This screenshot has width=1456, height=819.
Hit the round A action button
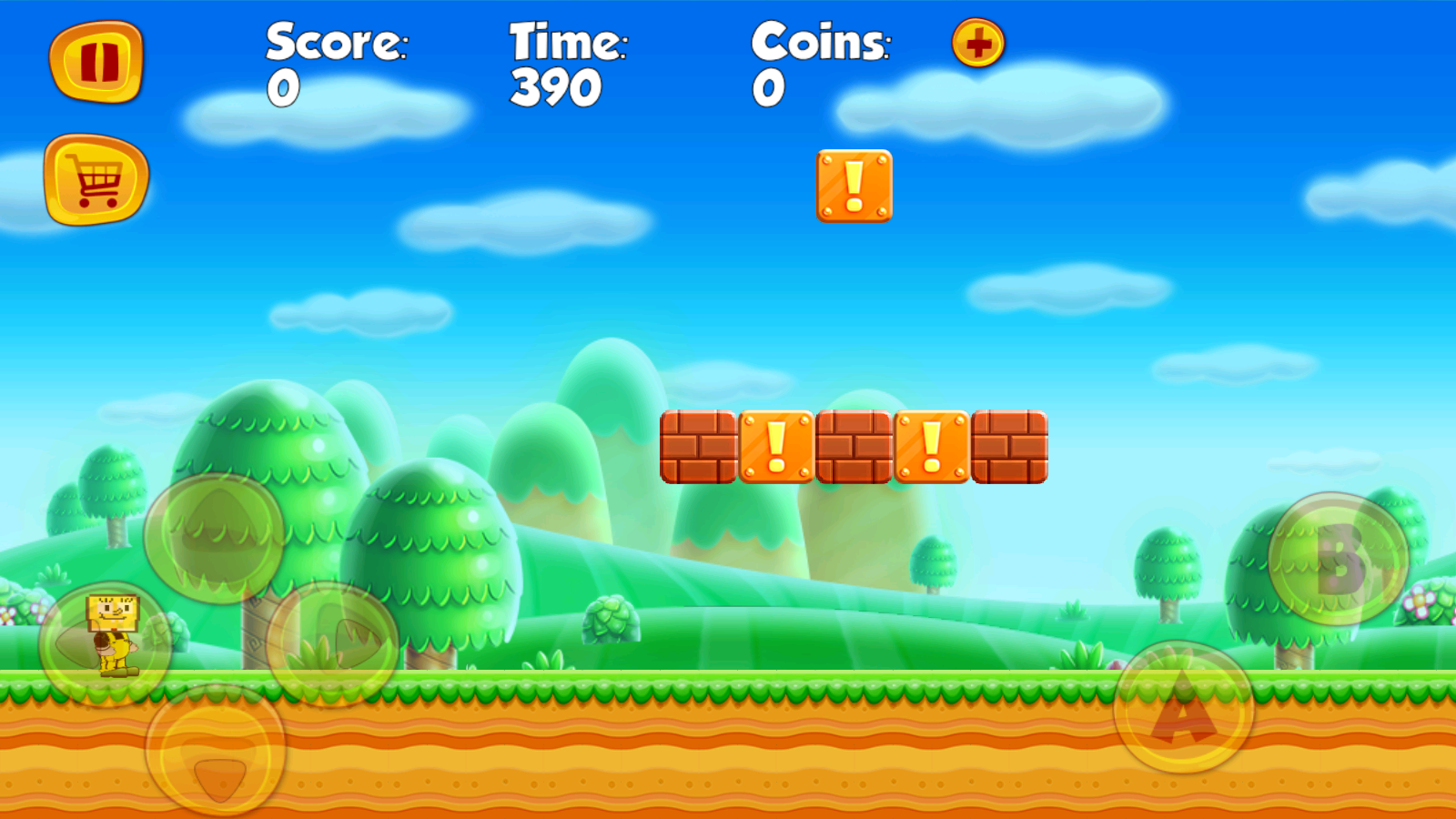coord(1183,708)
